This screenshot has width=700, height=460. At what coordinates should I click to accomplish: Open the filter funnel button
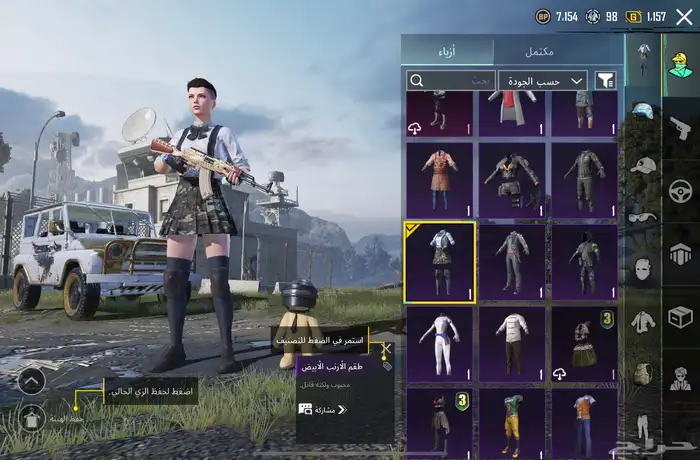(x=605, y=80)
